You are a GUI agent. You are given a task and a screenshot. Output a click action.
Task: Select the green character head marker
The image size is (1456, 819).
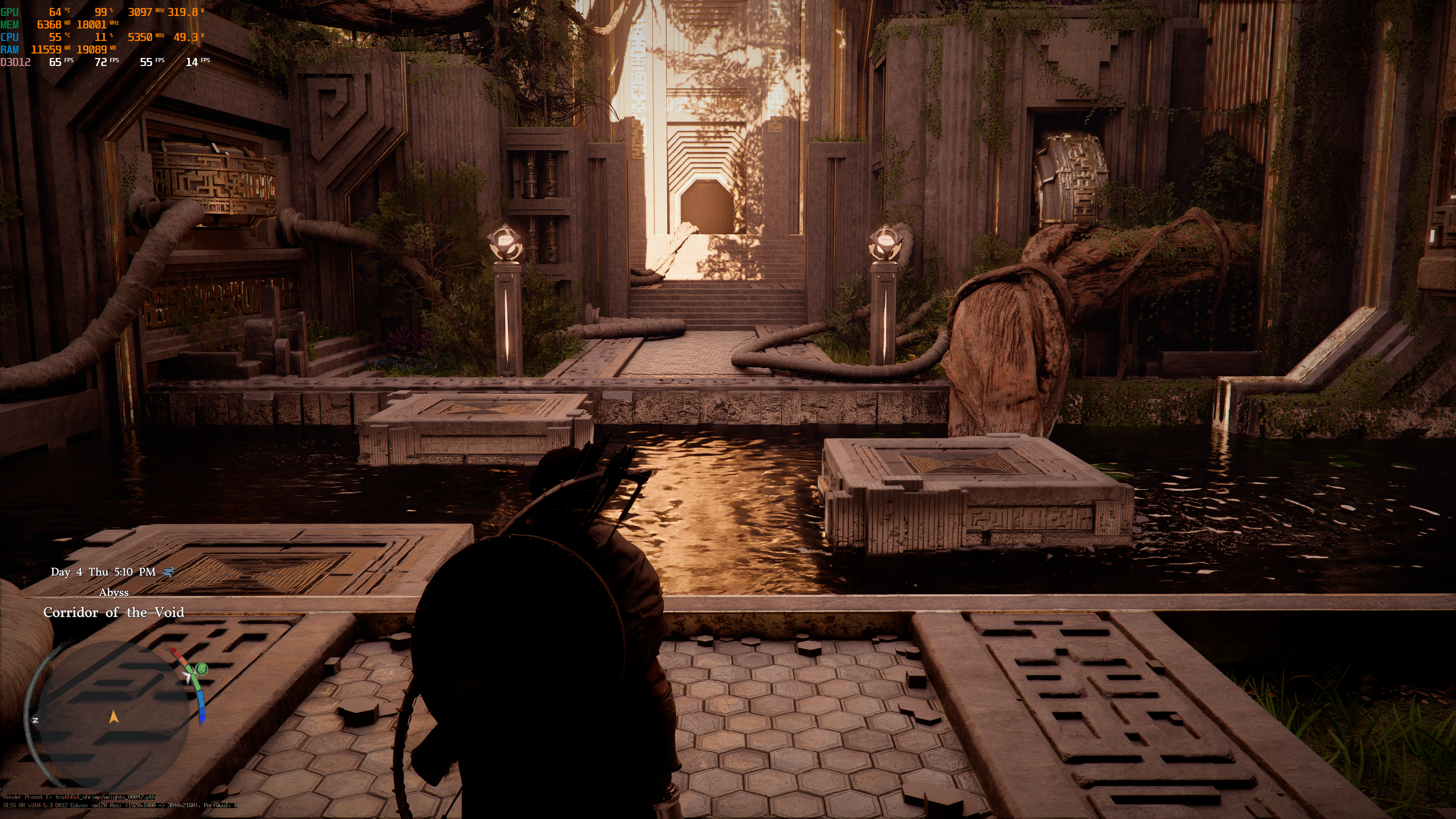point(201,670)
